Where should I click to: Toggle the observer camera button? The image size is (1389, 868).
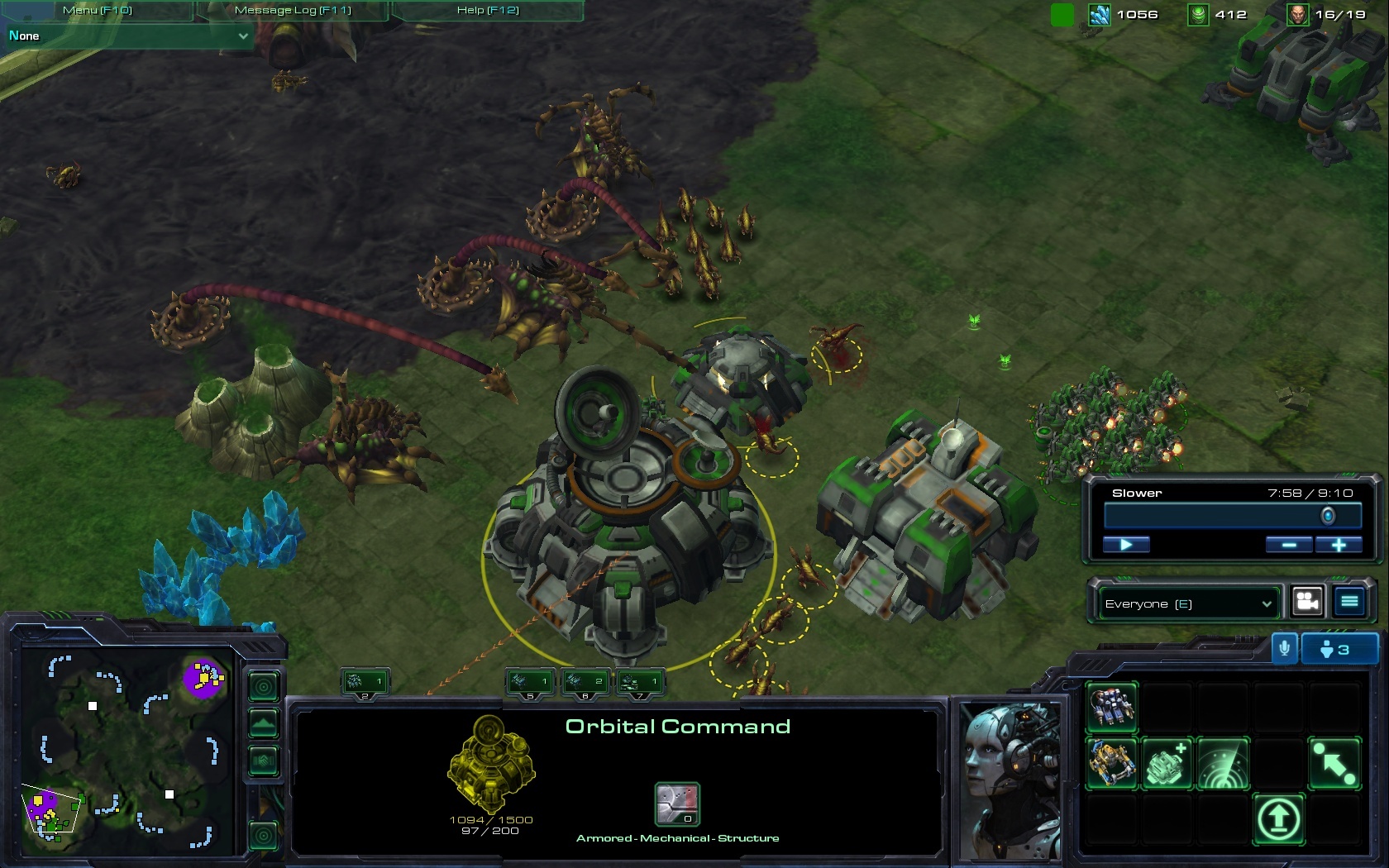[1307, 602]
